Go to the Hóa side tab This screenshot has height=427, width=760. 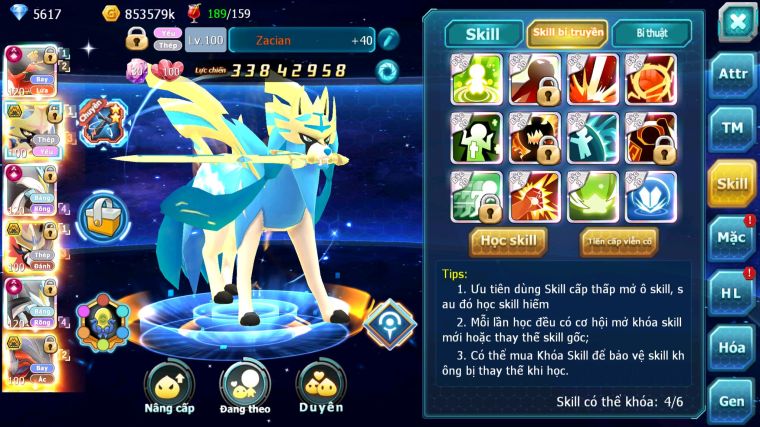pos(732,347)
